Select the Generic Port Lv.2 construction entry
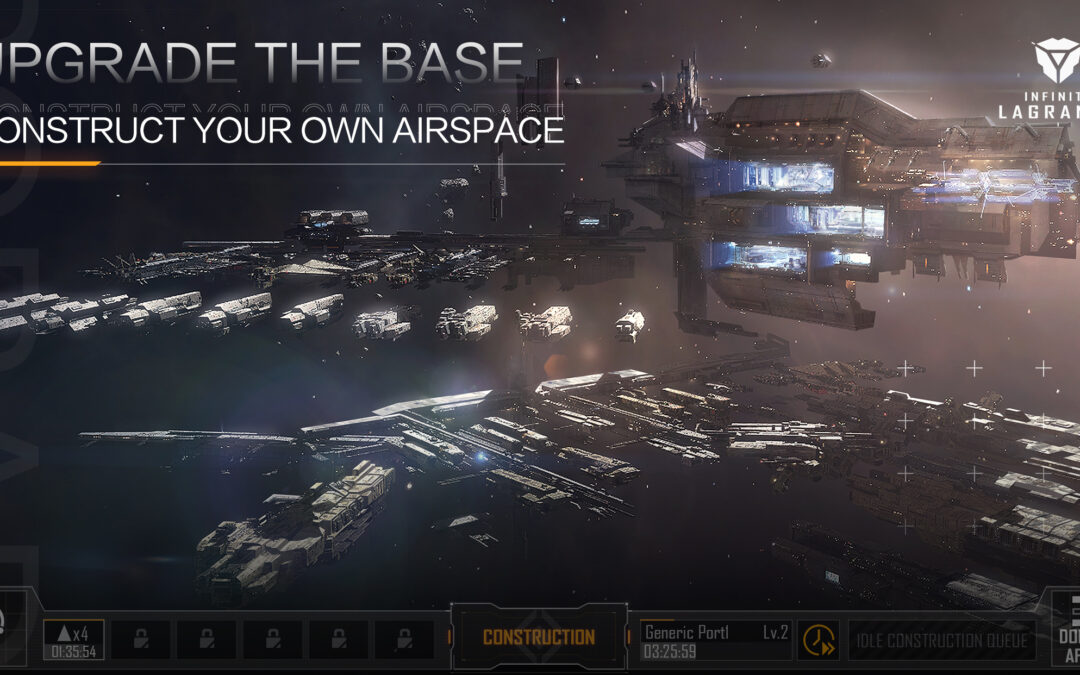1080x675 pixels. coord(716,640)
